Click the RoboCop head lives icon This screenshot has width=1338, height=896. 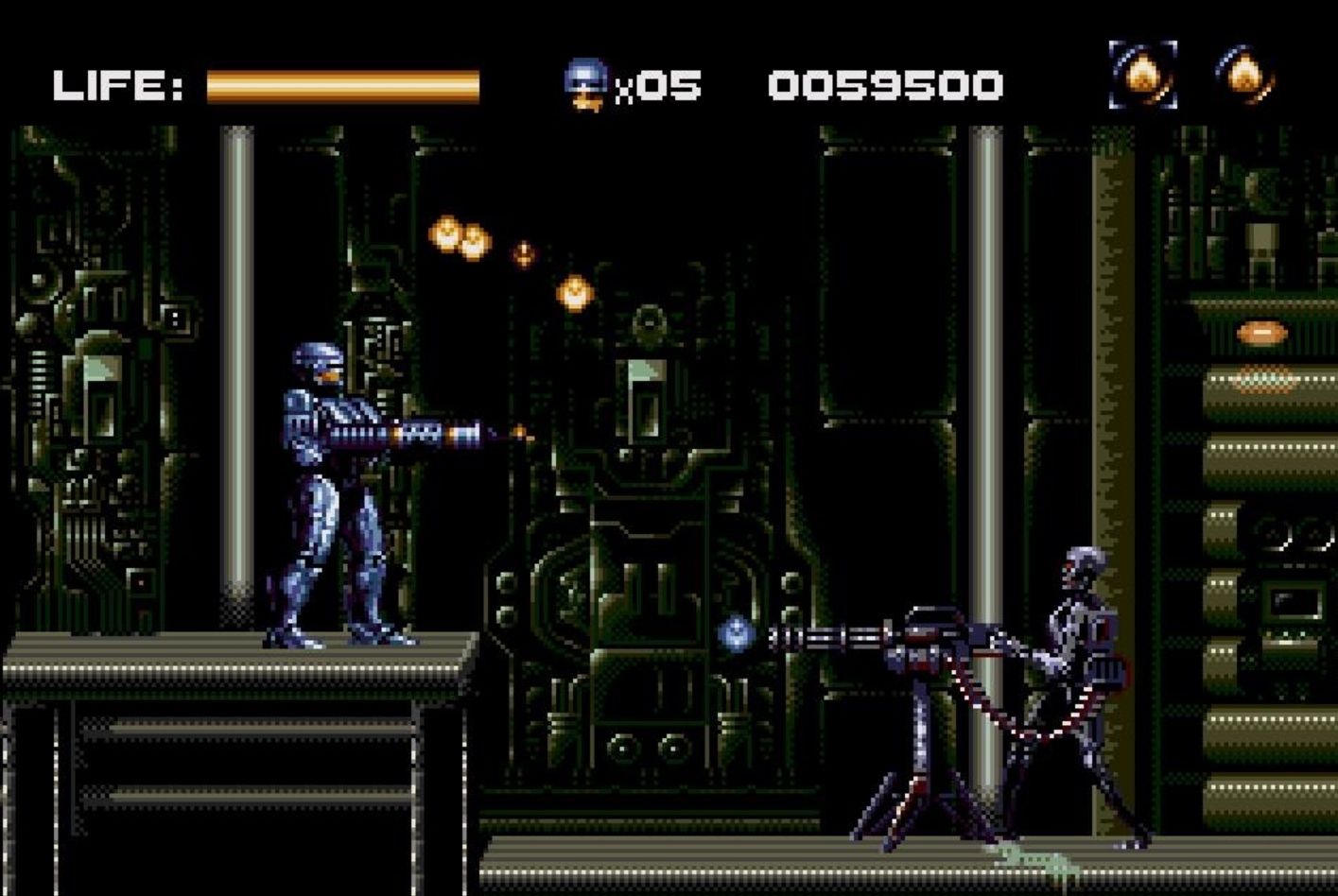[x=585, y=84]
